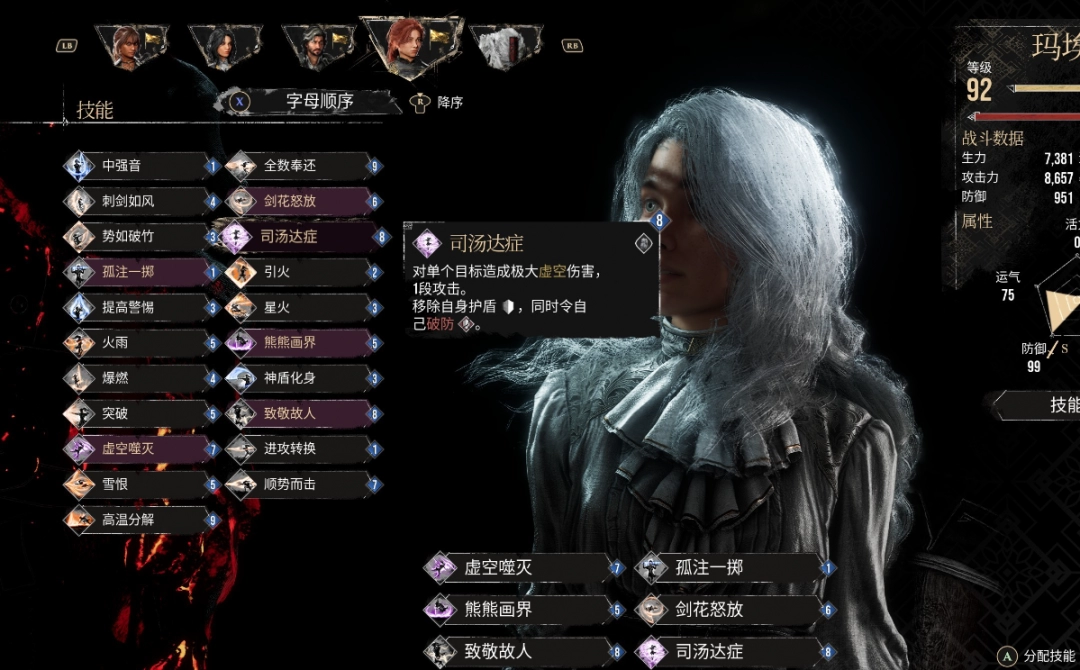Select the 火雨 skill

click(x=138, y=343)
